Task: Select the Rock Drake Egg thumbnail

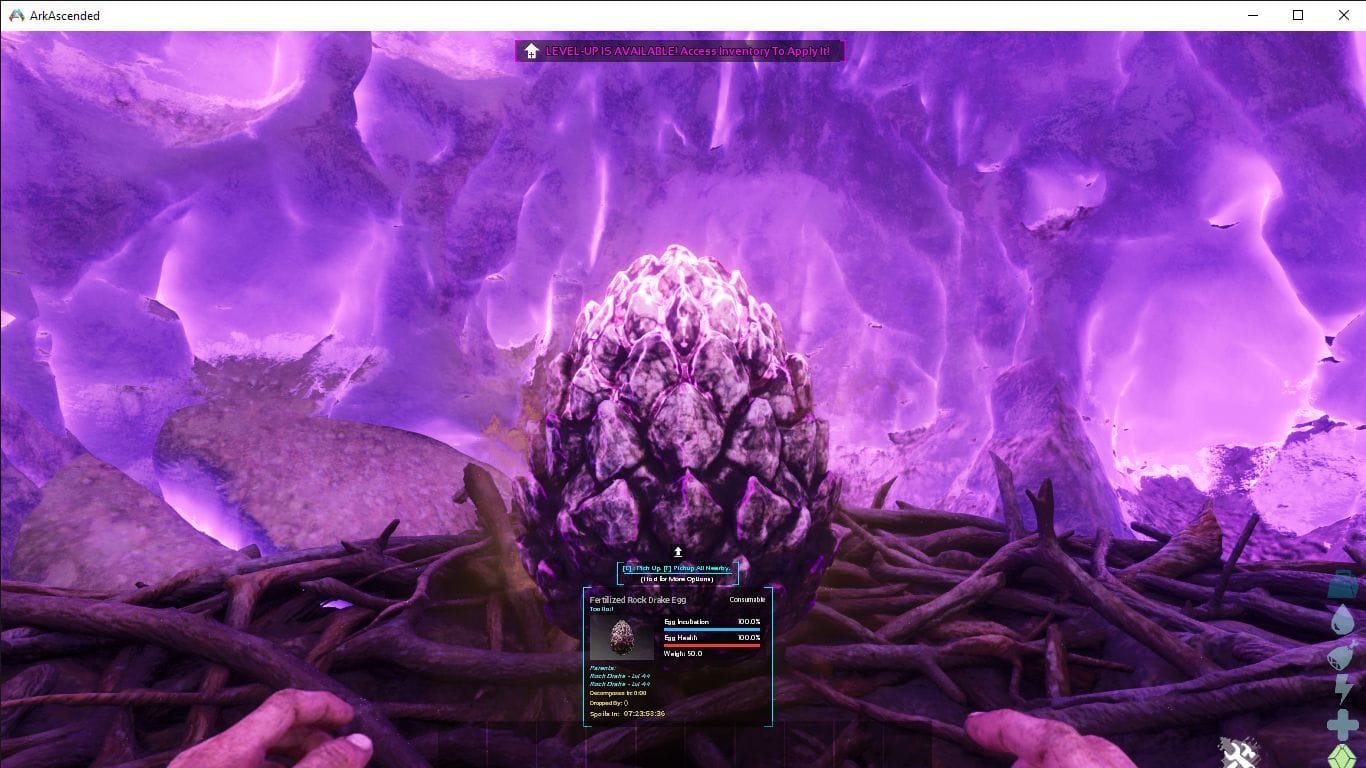Action: coord(622,637)
